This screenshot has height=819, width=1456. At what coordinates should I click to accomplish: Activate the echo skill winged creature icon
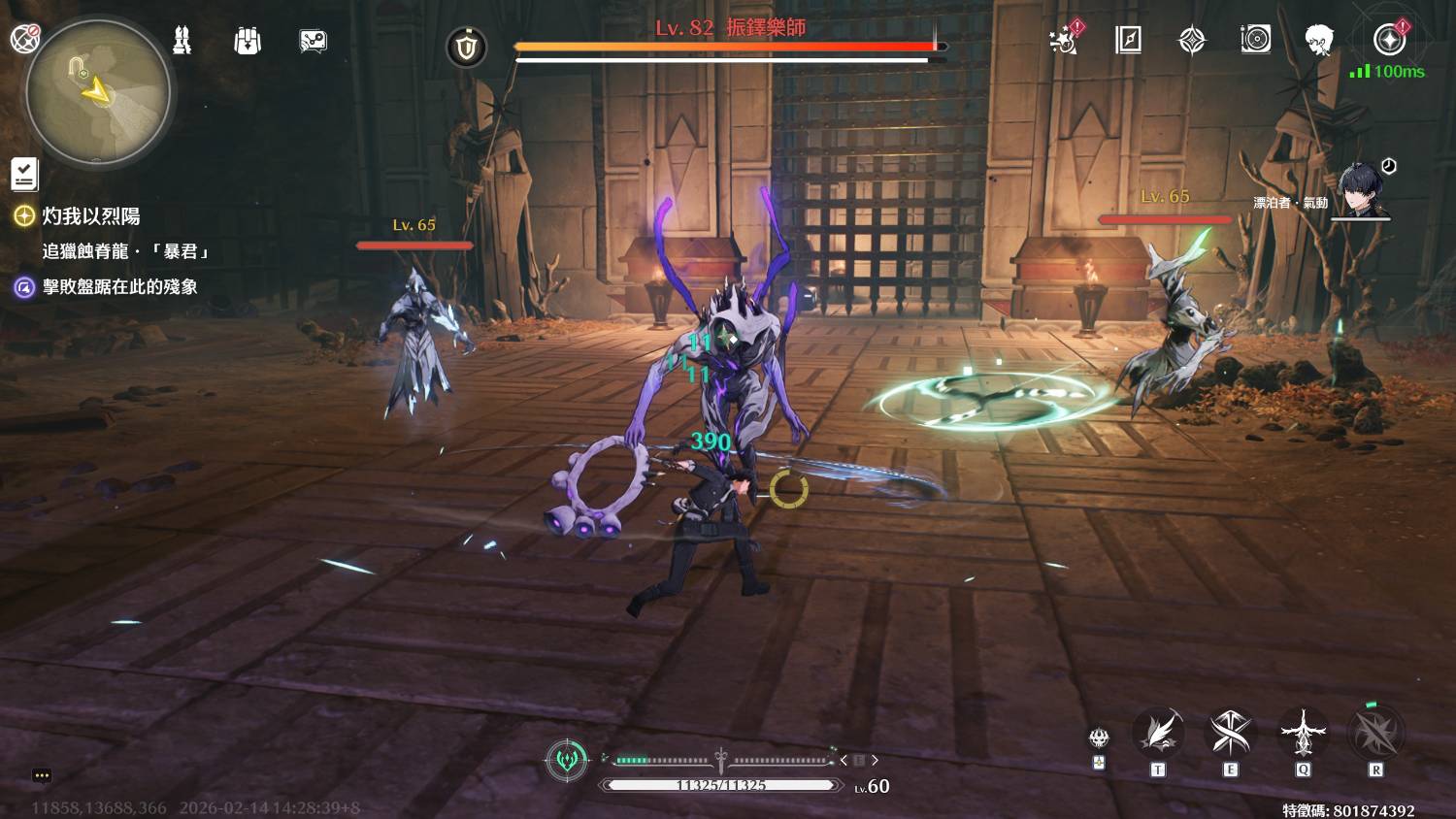[1303, 733]
